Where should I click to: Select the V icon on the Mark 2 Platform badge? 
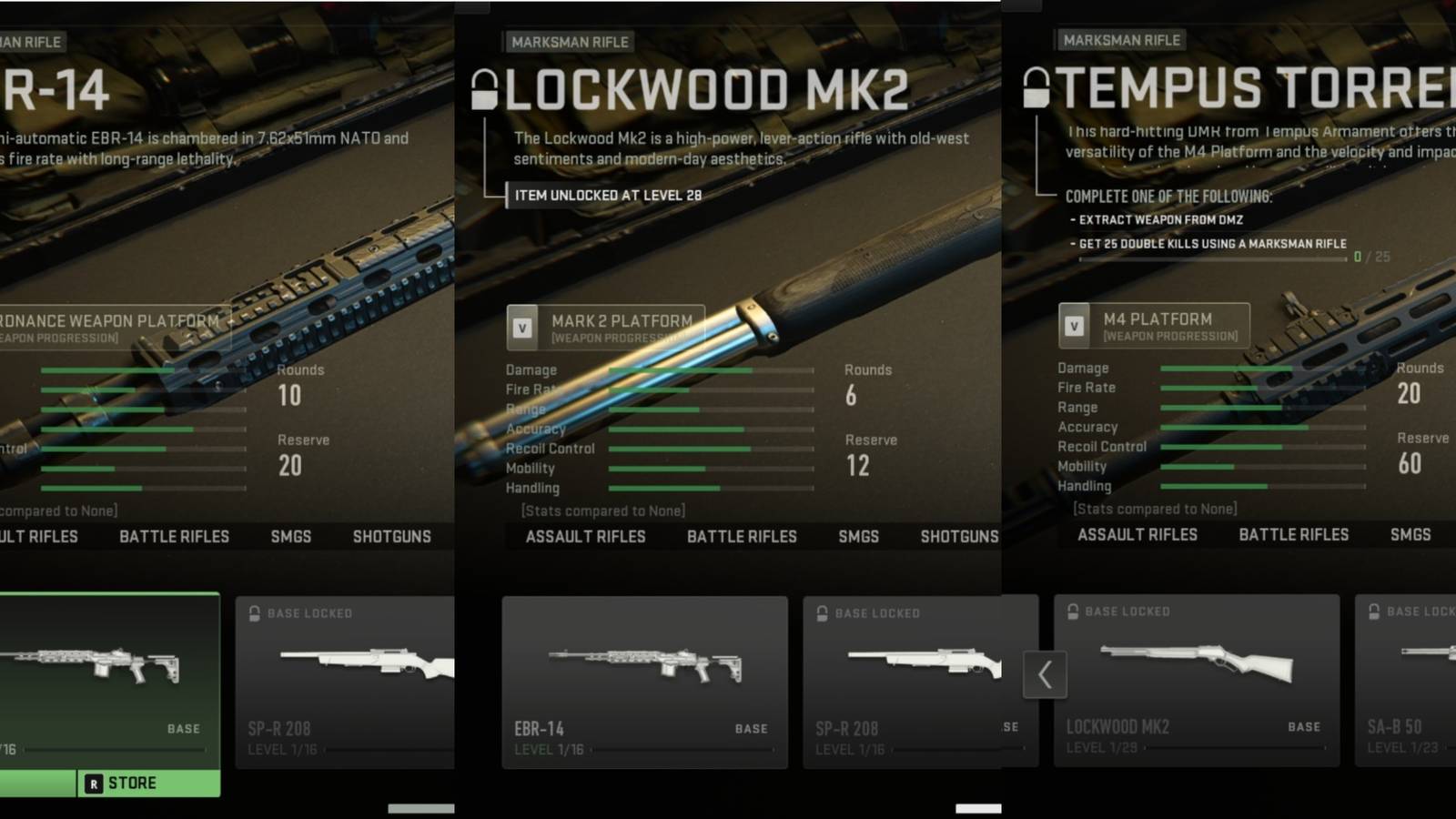click(x=522, y=327)
